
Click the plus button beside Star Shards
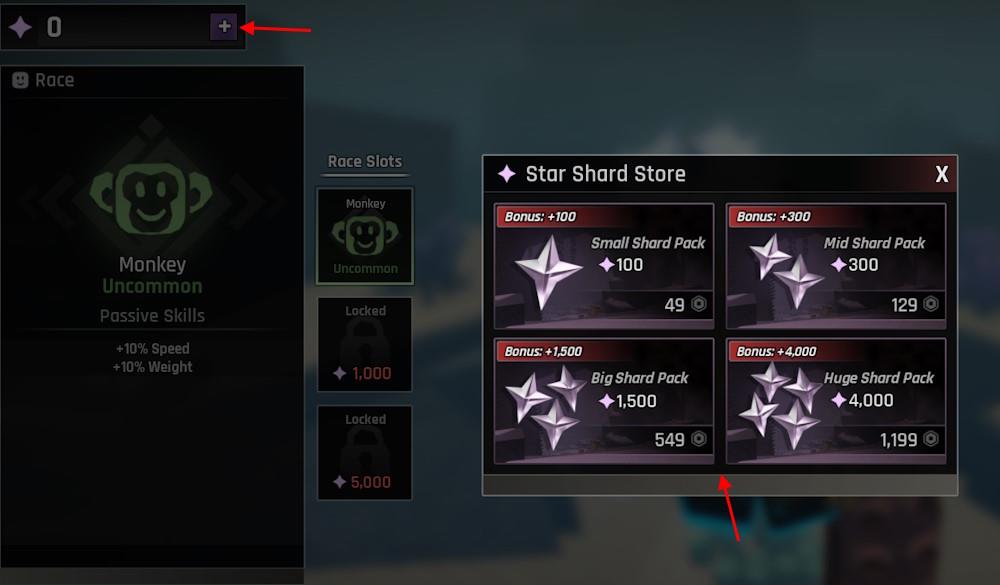click(224, 27)
